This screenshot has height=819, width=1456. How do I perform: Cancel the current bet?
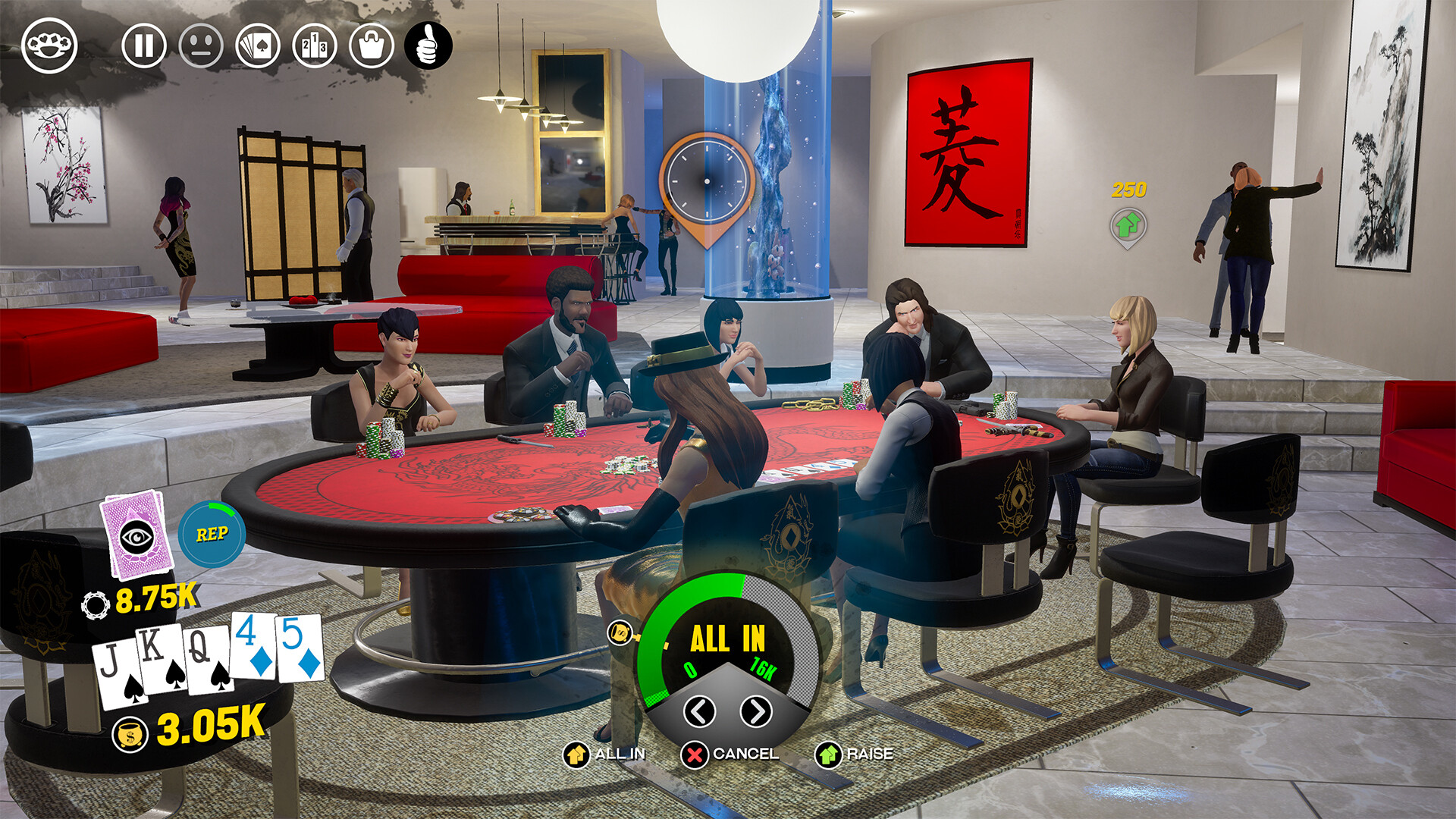[693, 755]
